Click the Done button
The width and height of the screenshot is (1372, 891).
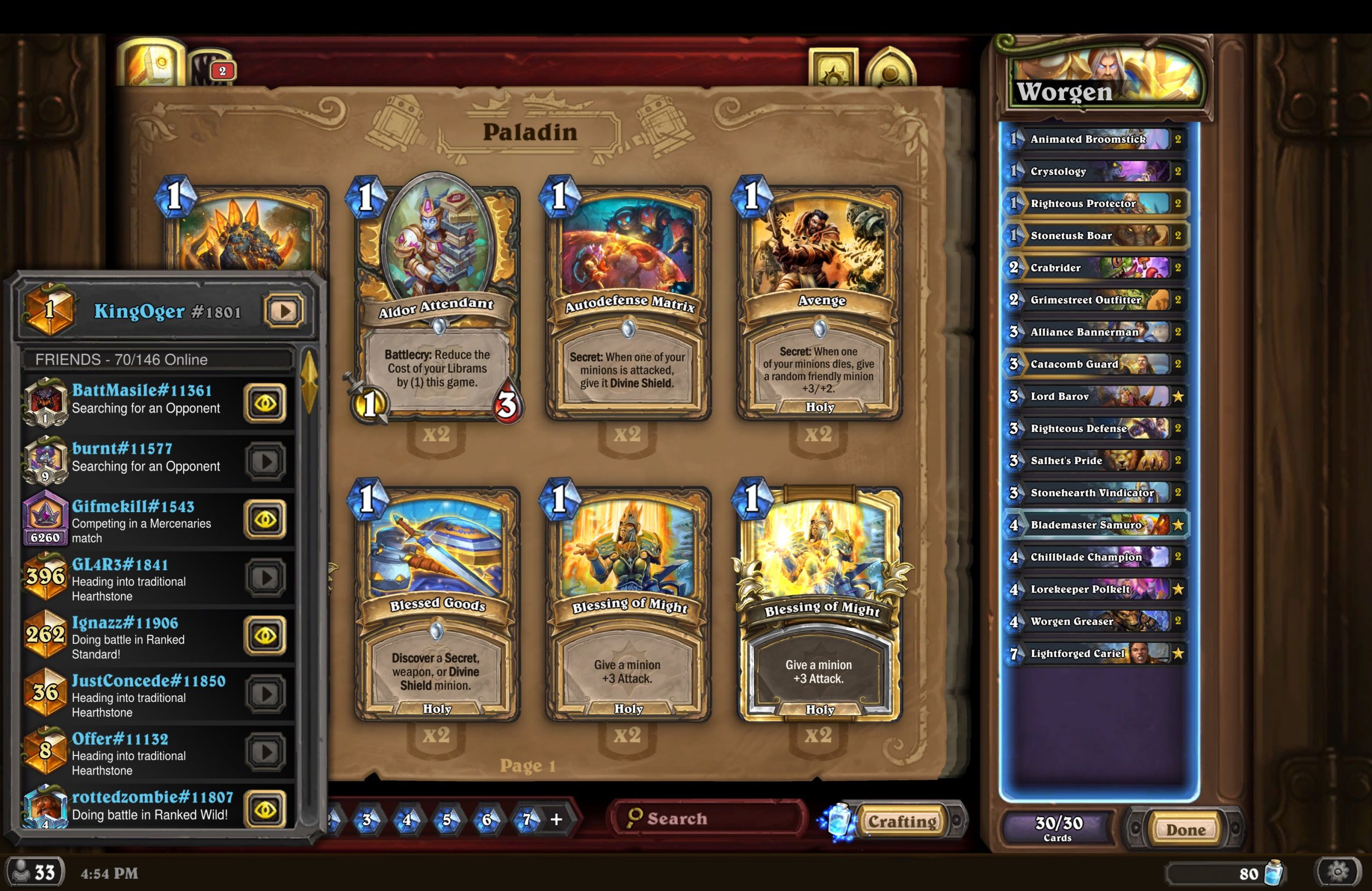(1185, 829)
